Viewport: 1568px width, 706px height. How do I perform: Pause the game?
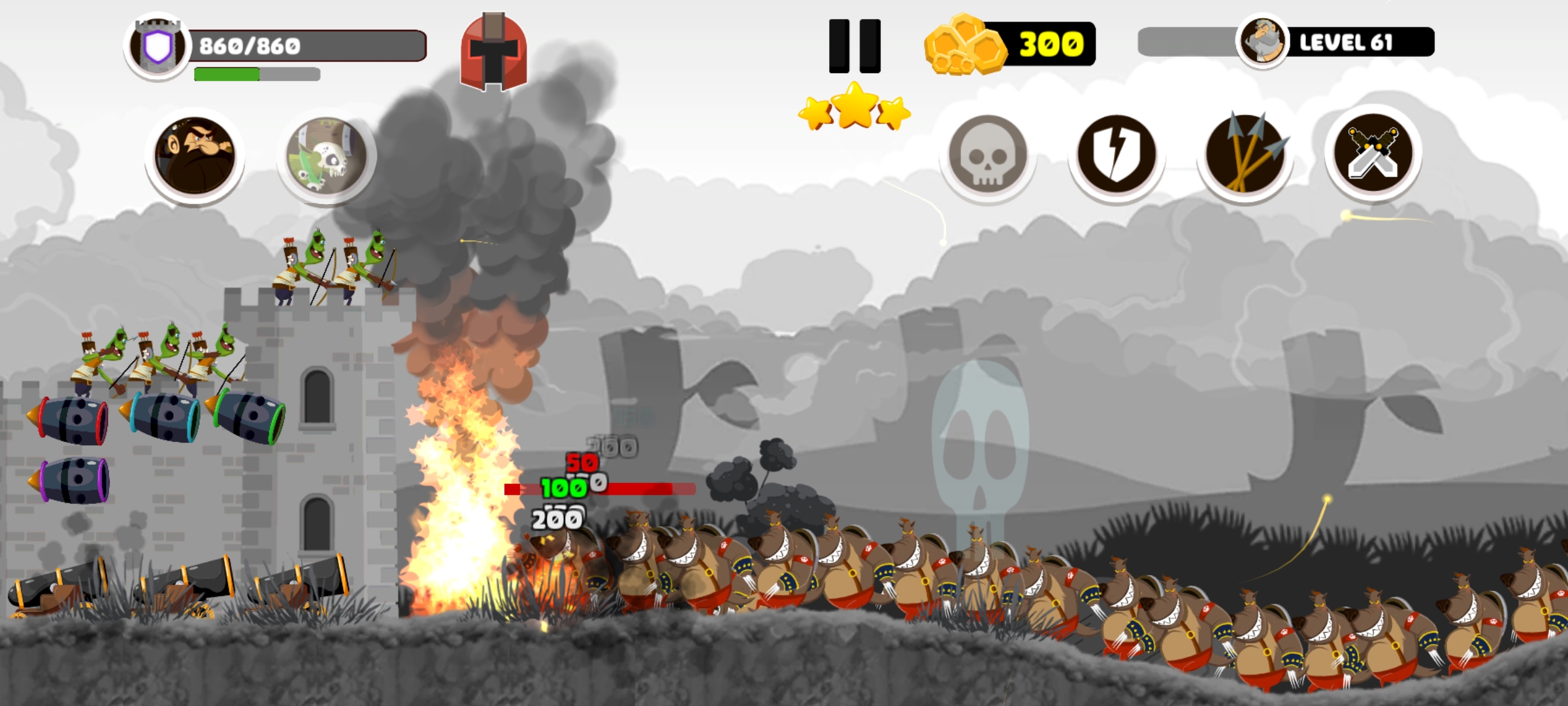(x=855, y=46)
